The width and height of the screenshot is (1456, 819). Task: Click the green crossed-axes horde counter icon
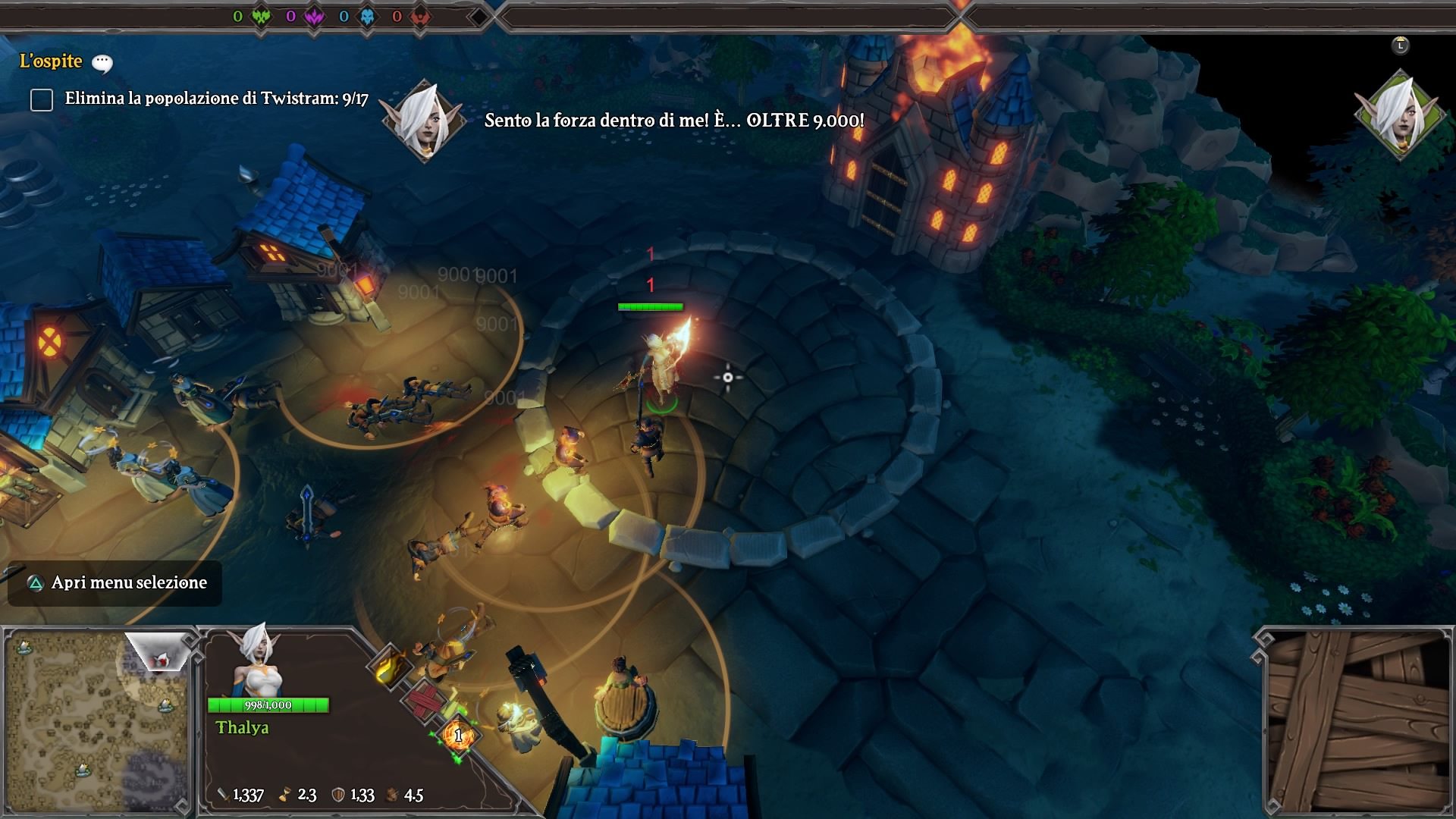coord(262,16)
